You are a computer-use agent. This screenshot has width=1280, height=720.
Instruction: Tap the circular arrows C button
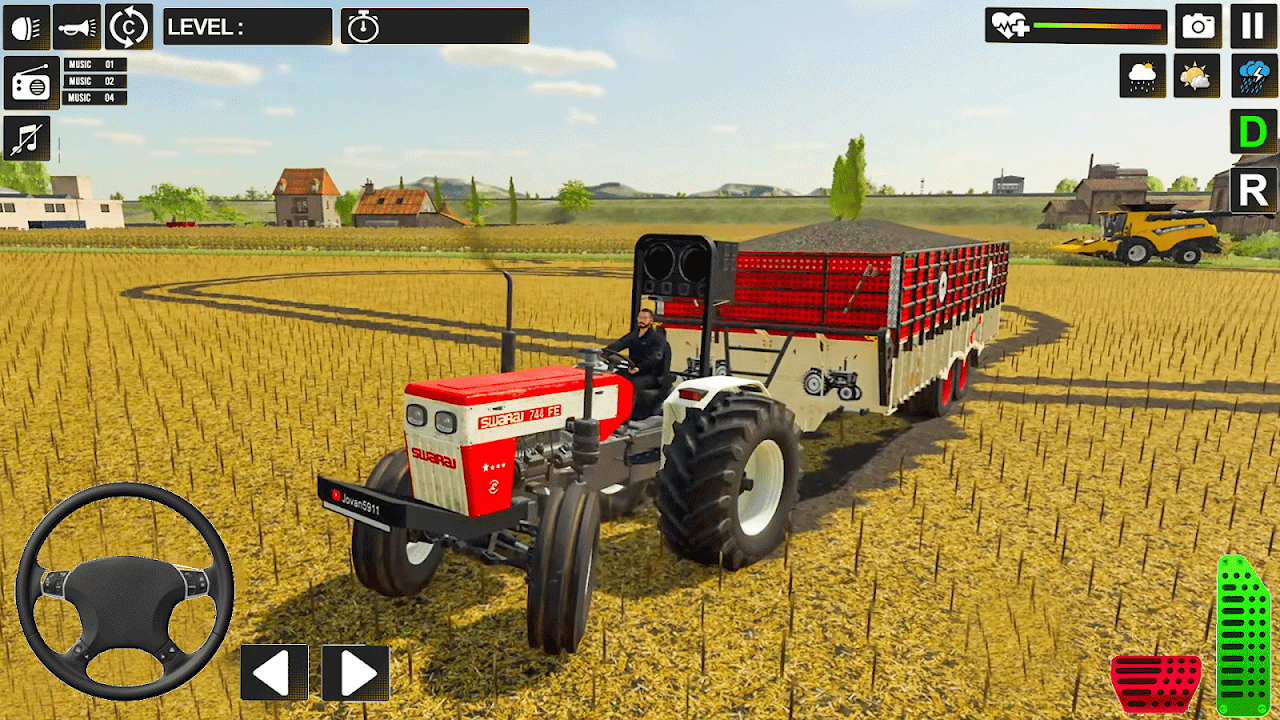(129, 27)
